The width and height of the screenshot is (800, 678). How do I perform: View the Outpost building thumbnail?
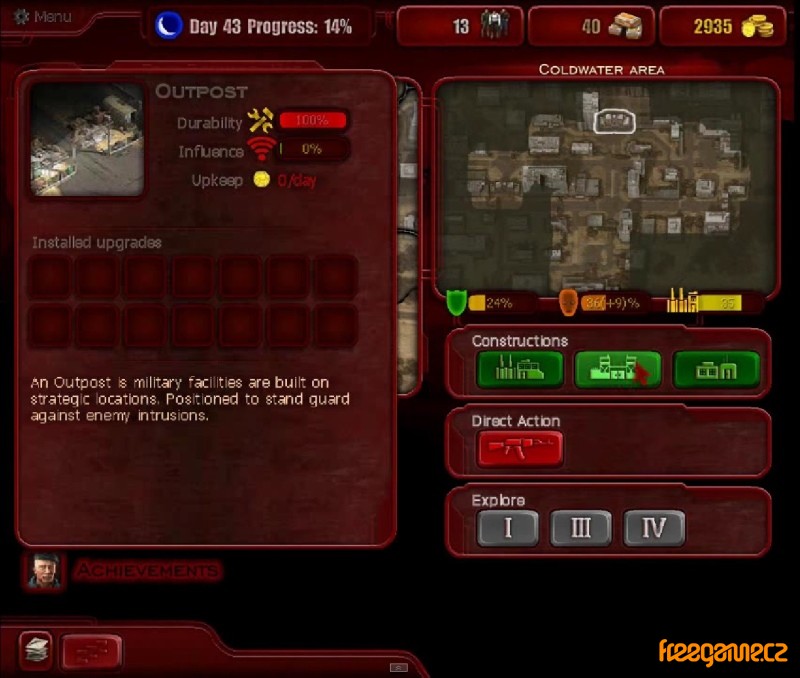click(x=86, y=139)
